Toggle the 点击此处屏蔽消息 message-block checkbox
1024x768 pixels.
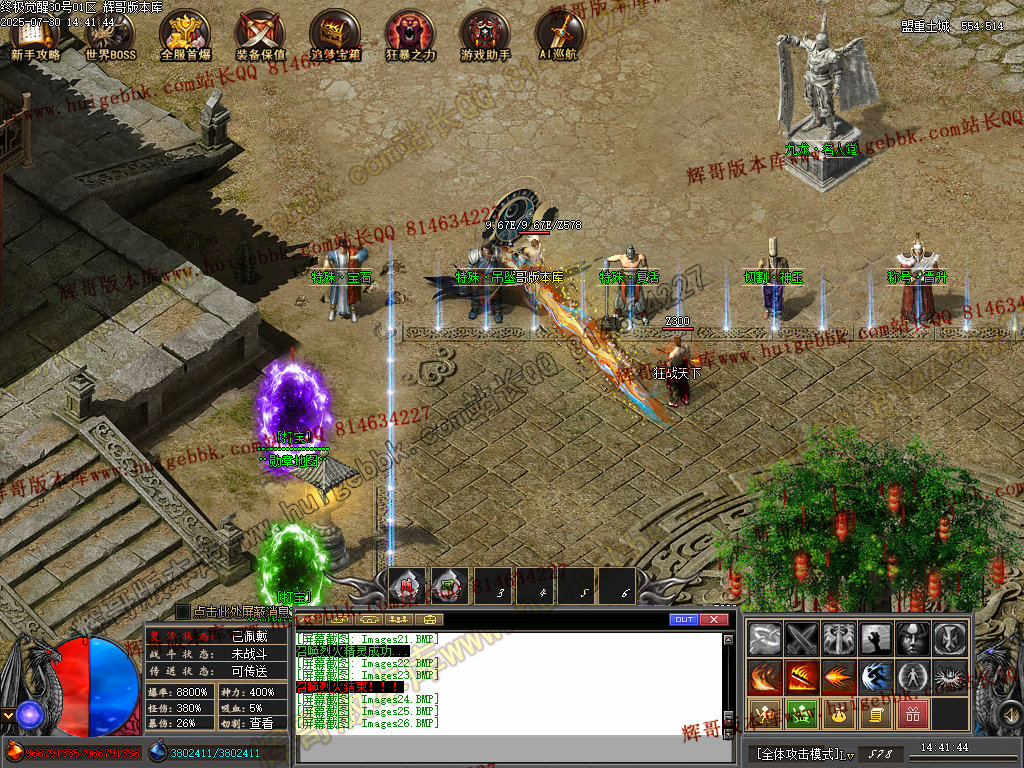click(x=183, y=611)
